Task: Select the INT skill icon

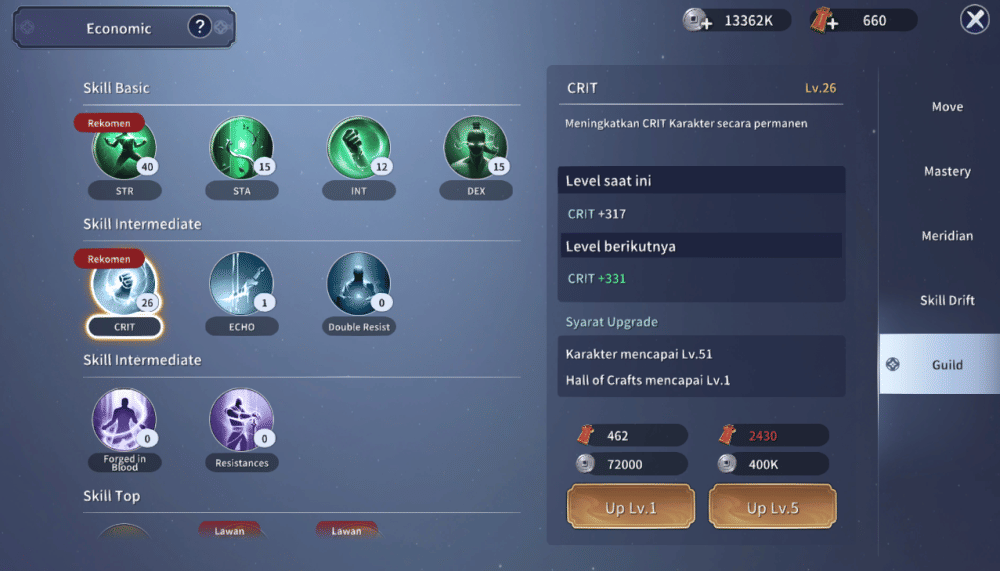Action: (x=358, y=150)
